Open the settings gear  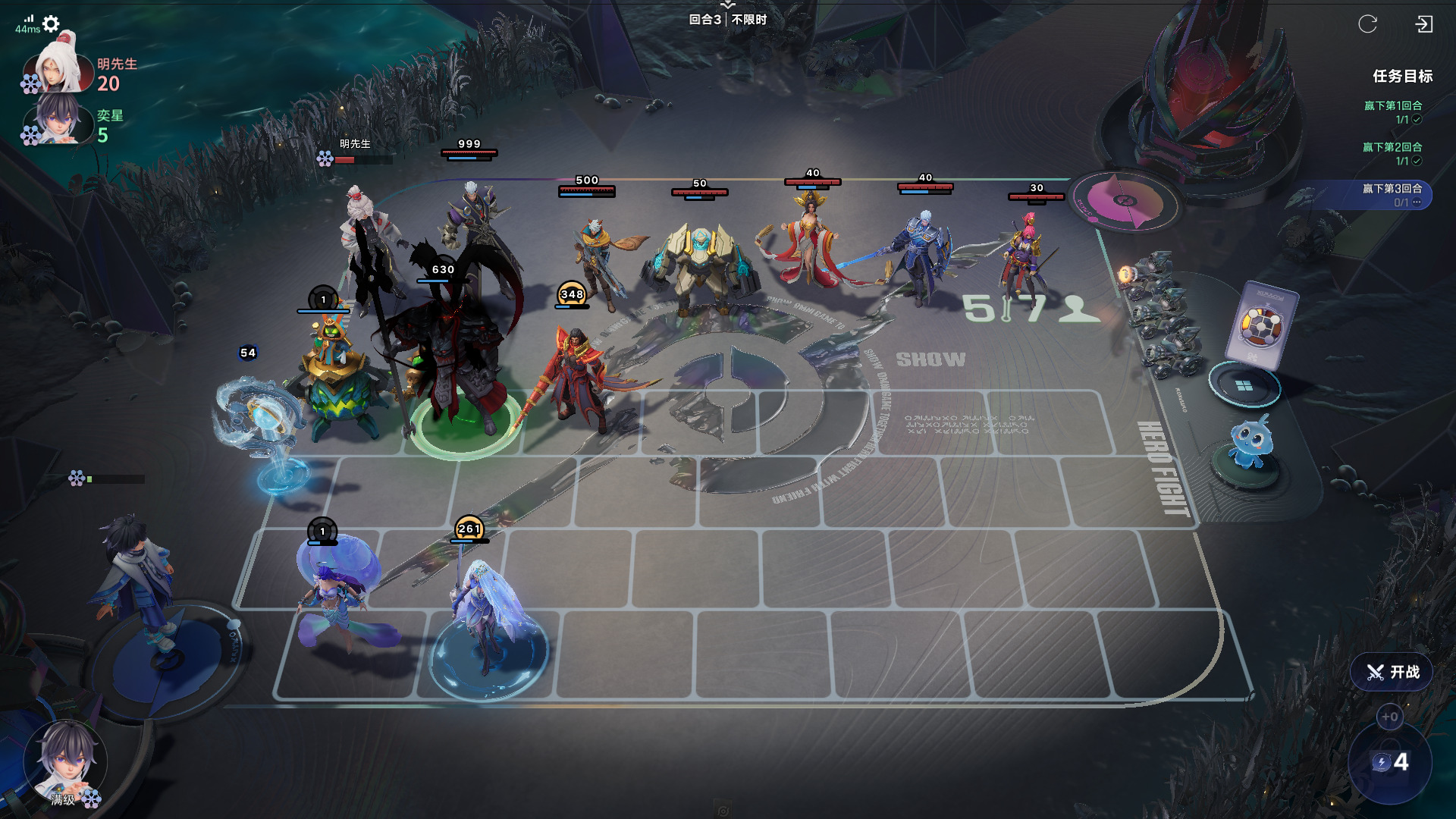pos(51,24)
